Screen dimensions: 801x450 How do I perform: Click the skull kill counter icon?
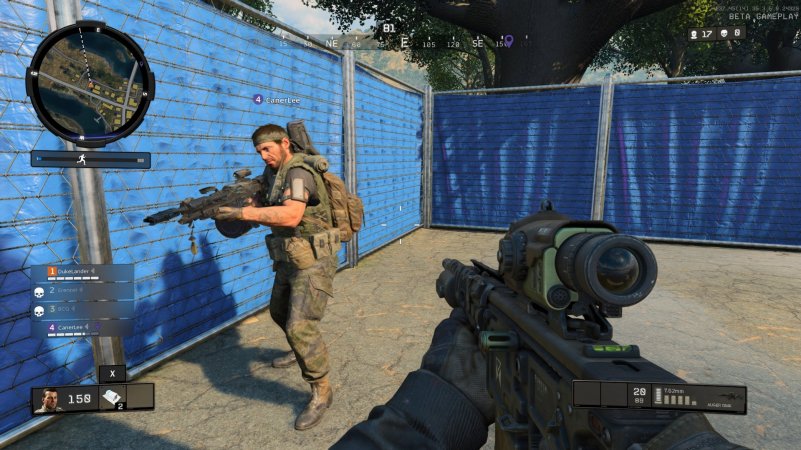[x=724, y=33]
